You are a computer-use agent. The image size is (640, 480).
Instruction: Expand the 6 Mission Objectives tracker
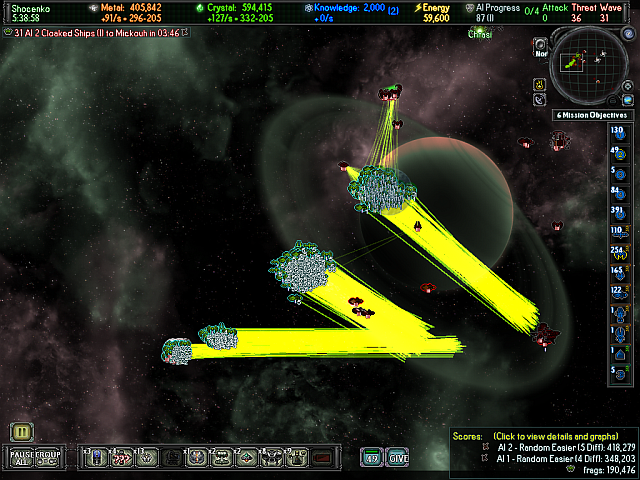[594, 115]
